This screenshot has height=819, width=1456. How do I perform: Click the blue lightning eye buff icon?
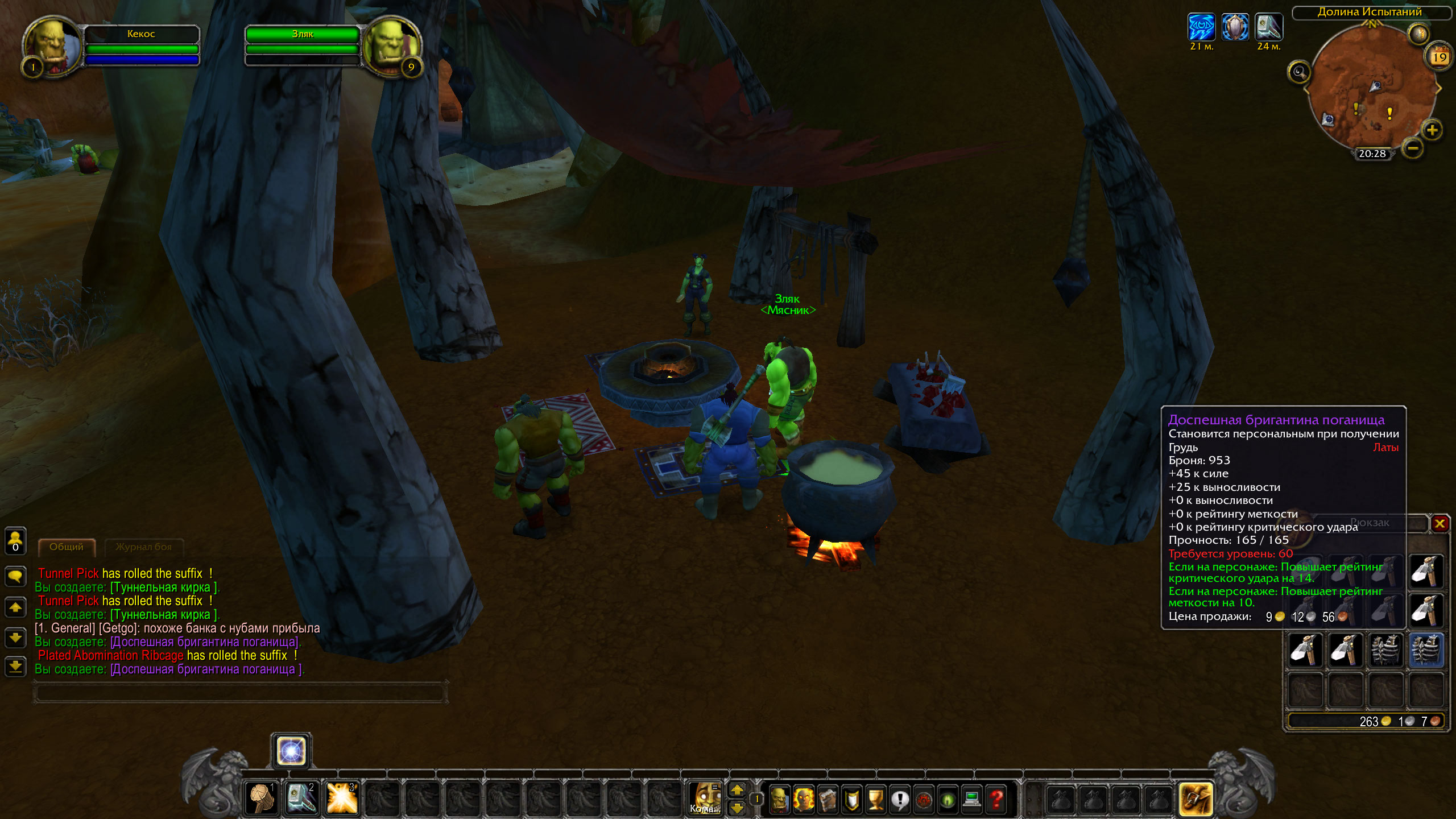pos(1201,27)
